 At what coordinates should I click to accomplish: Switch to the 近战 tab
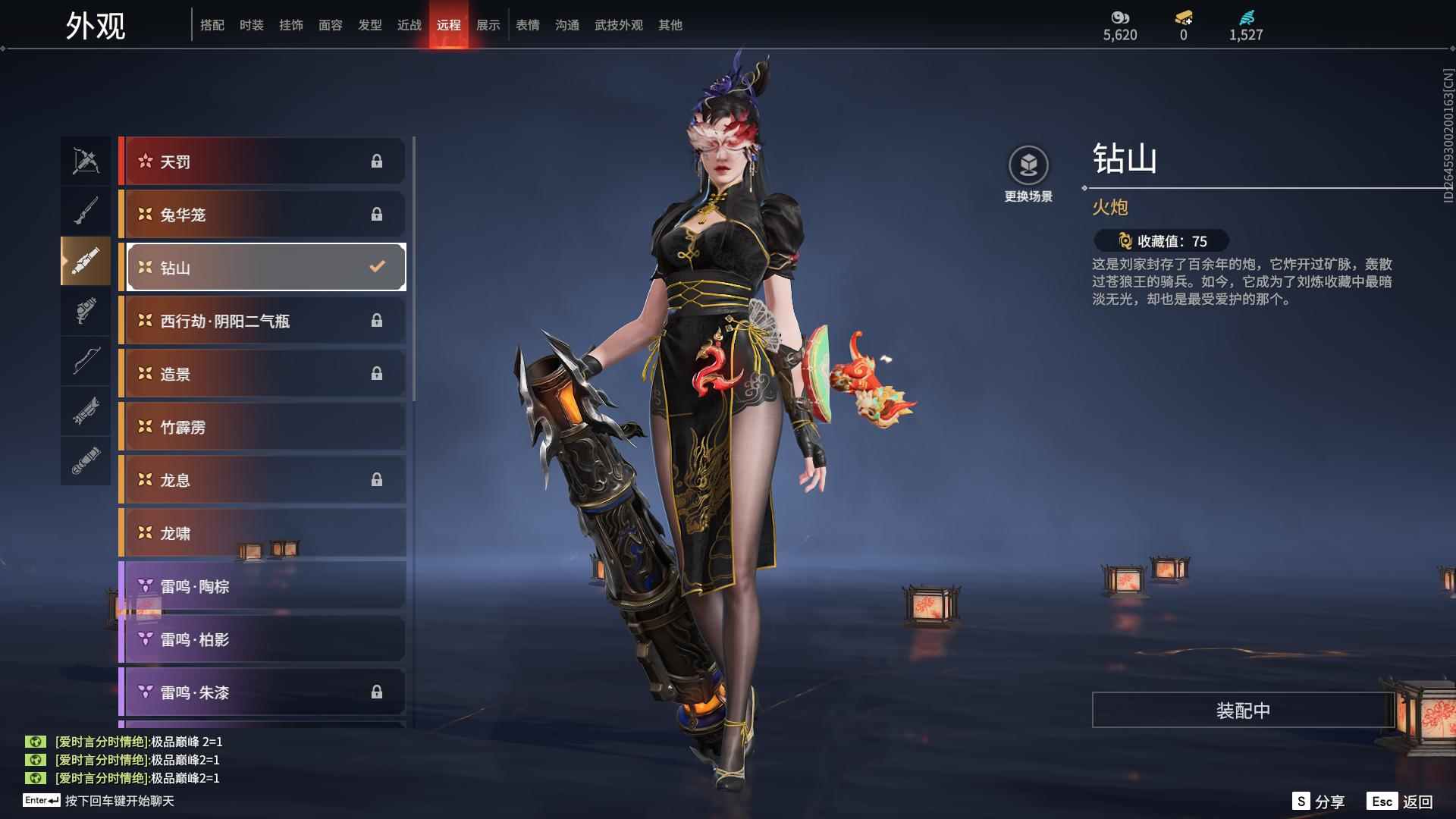pyautogui.click(x=409, y=25)
